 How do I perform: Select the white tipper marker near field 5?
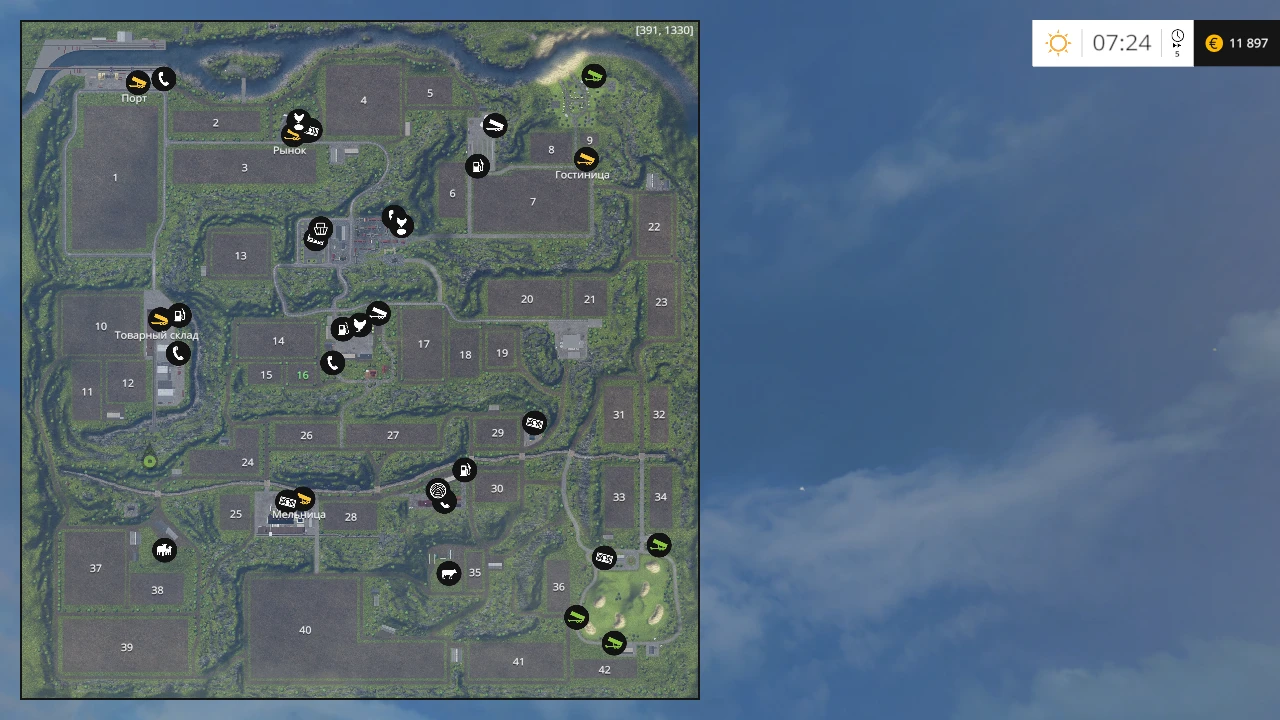pos(495,125)
